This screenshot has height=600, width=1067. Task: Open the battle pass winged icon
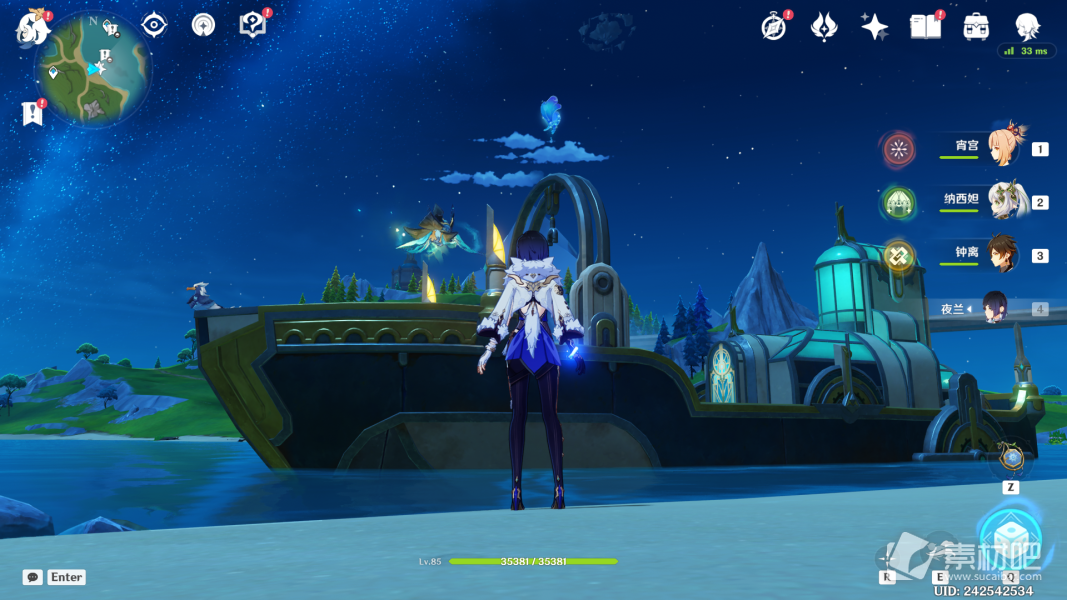(823, 27)
